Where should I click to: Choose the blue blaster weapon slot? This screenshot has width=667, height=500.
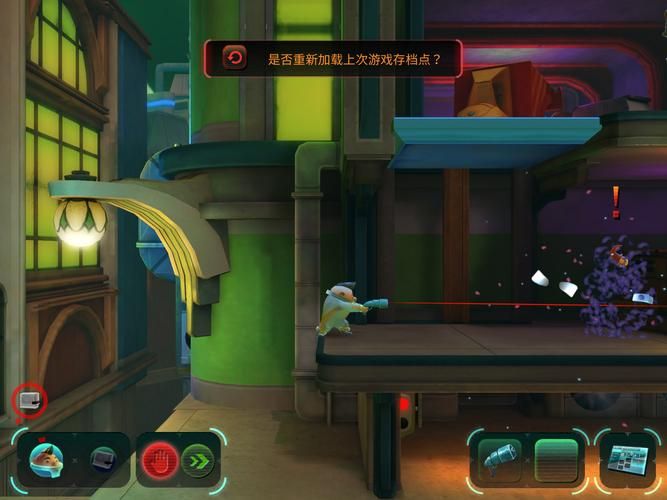click(x=500, y=460)
